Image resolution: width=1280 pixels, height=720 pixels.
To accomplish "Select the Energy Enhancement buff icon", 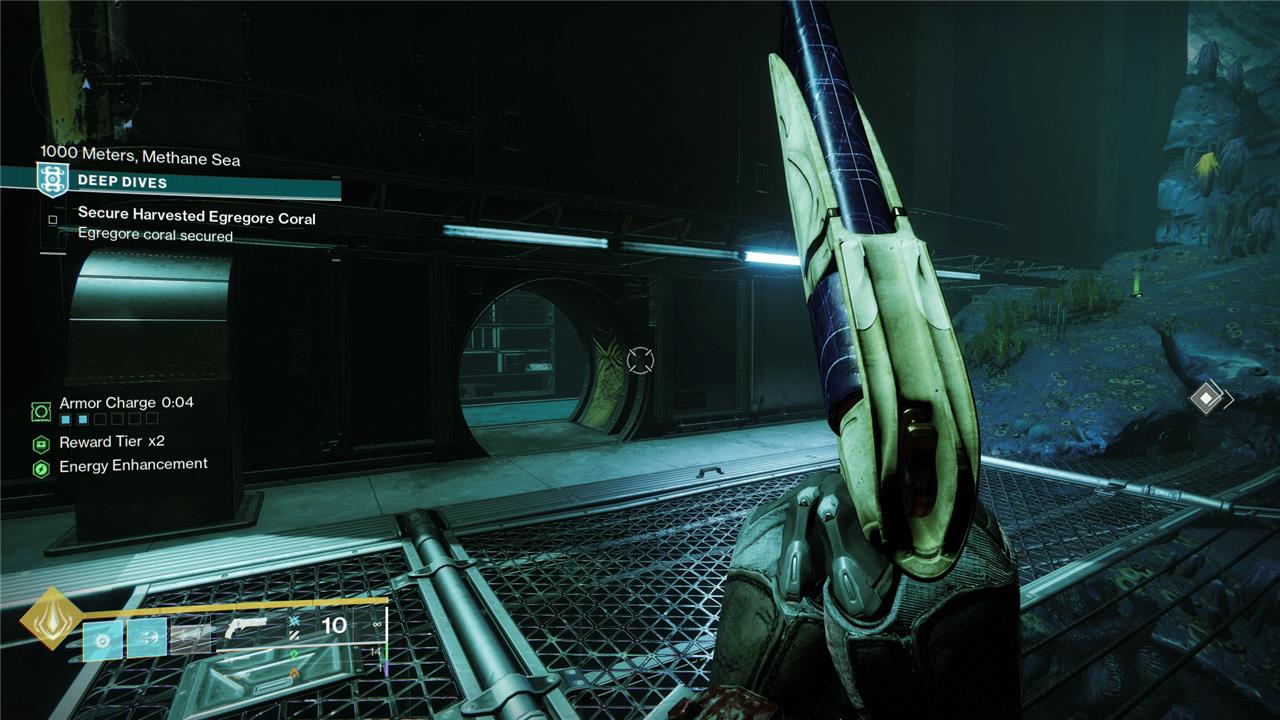I will 41,468.
